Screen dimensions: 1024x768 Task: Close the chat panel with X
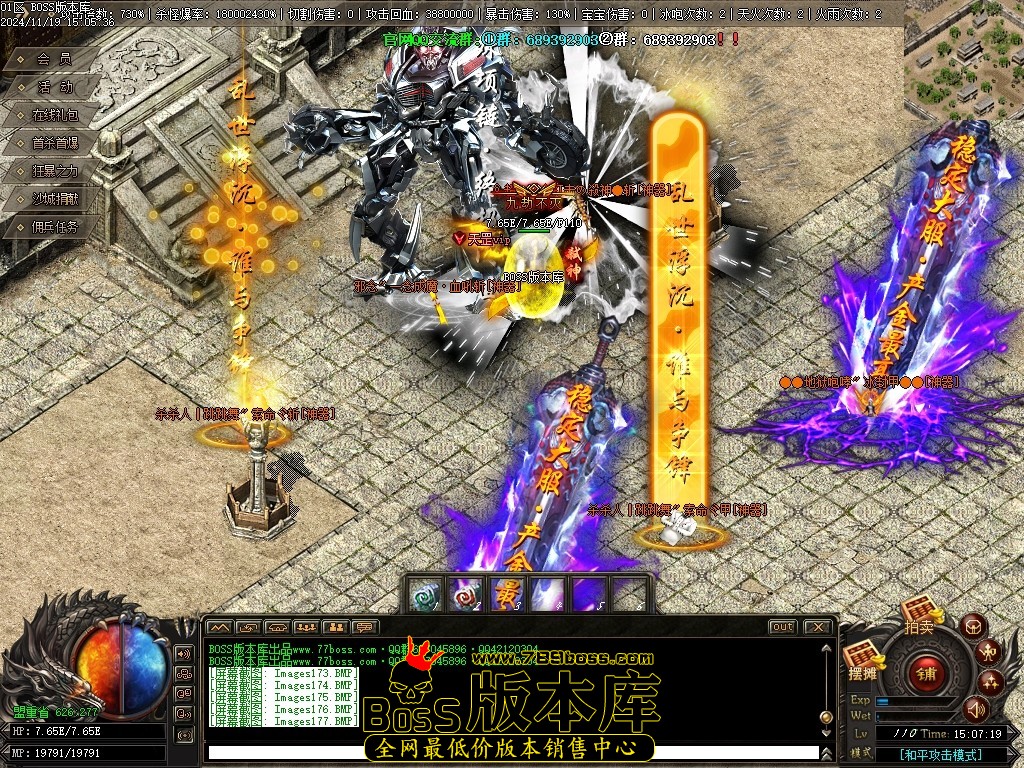pos(817,627)
